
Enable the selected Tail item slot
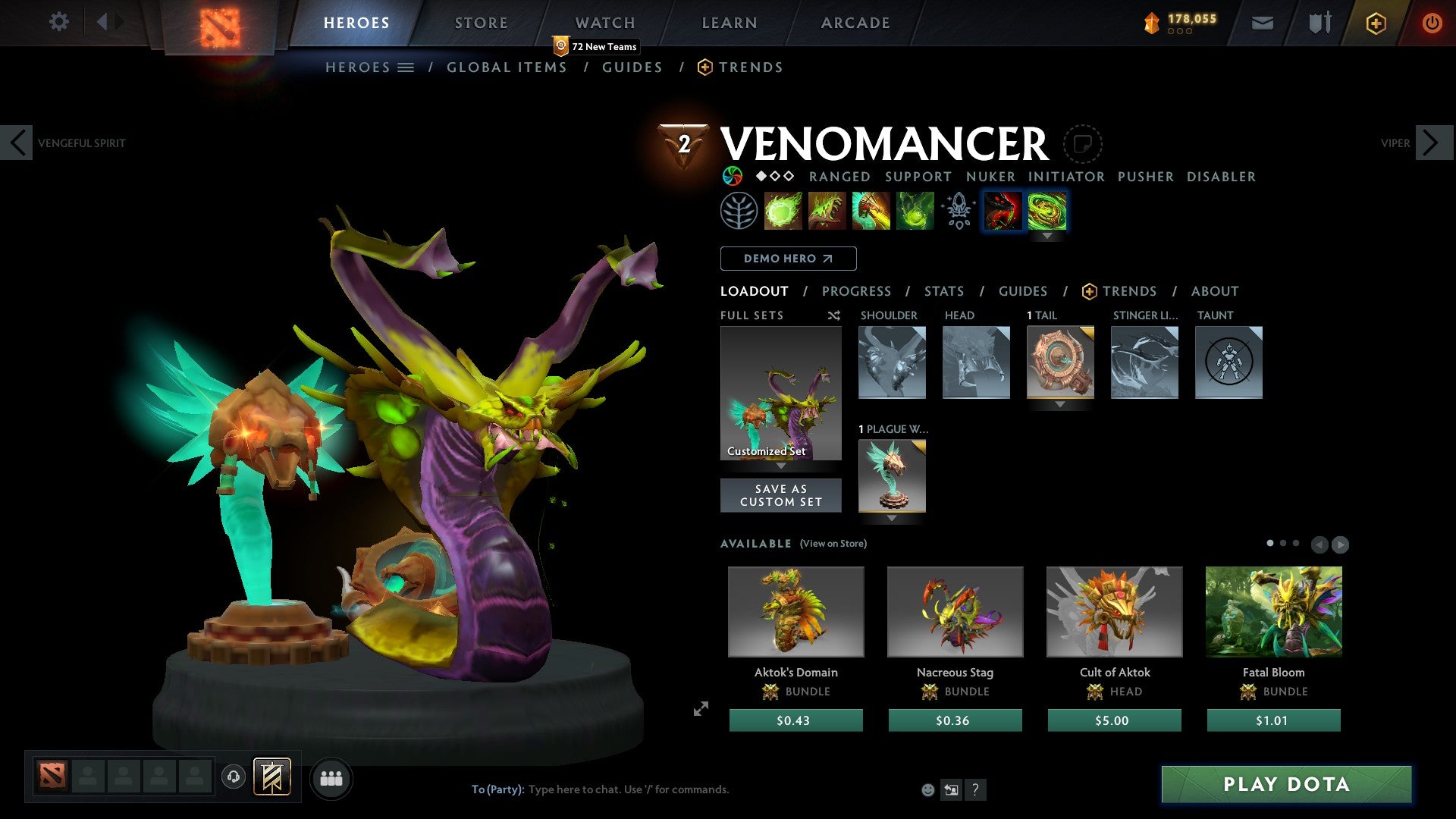pyautogui.click(x=1060, y=362)
